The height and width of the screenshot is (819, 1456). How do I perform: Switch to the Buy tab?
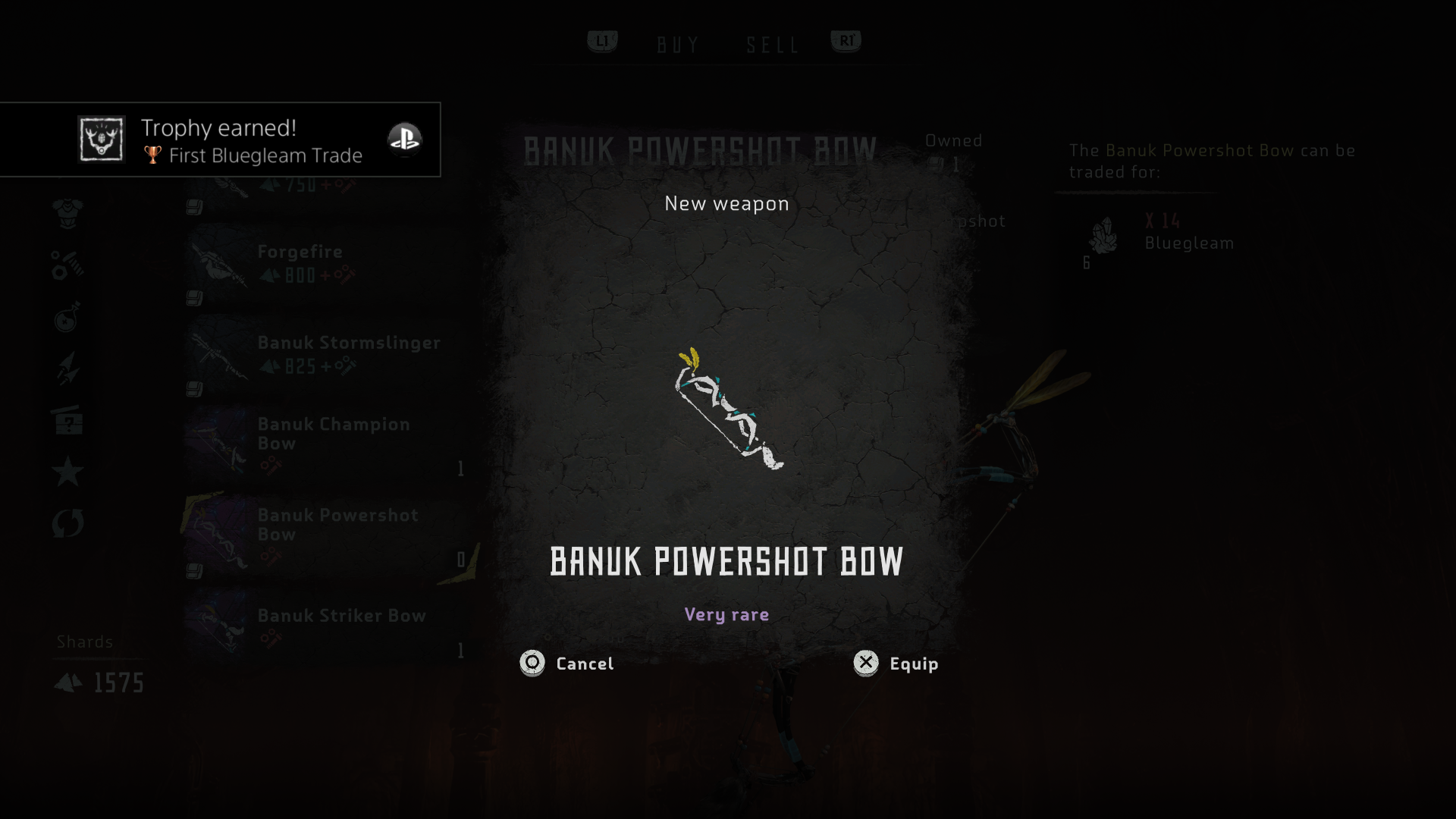click(678, 45)
